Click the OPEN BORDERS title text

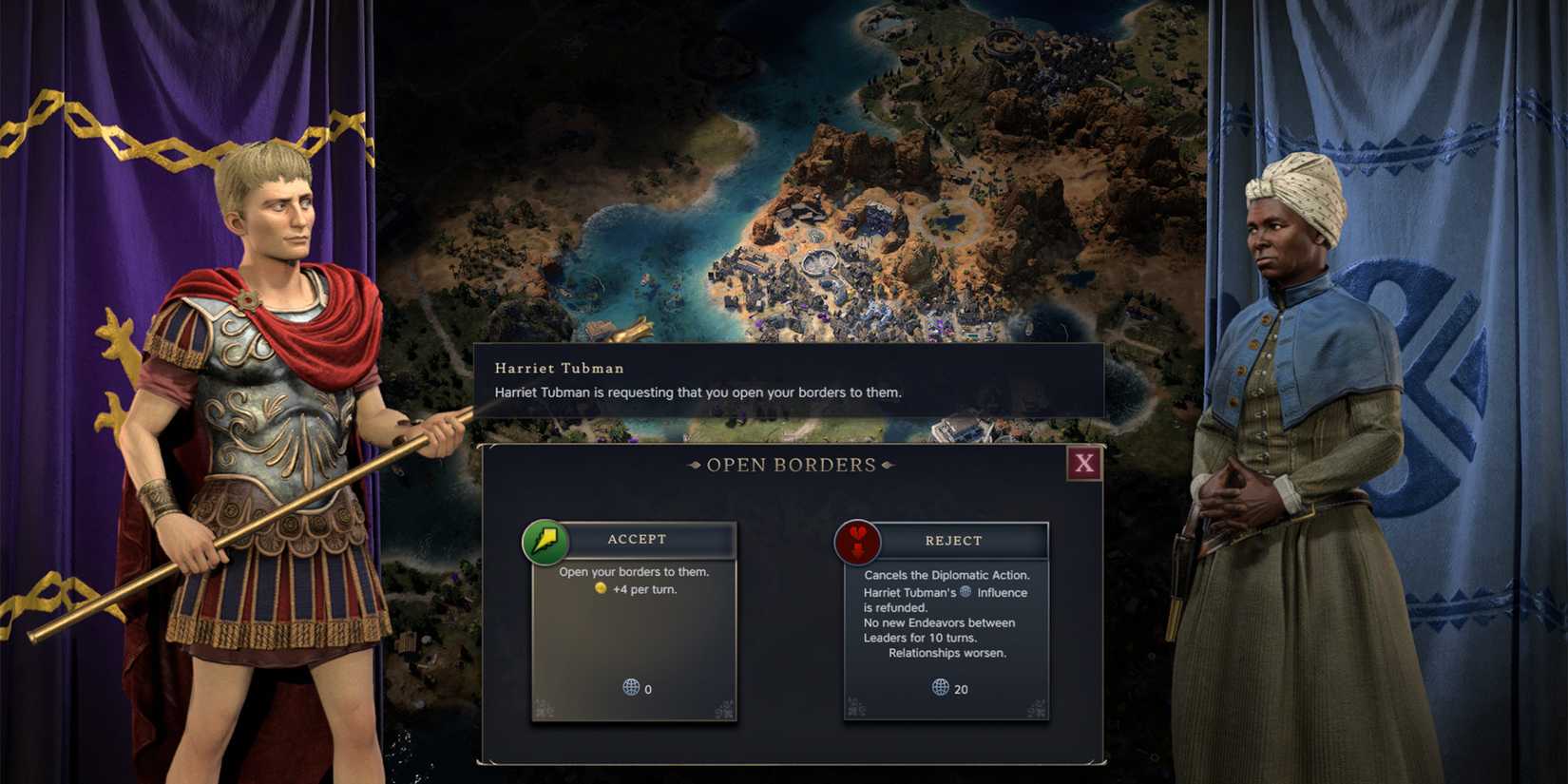click(790, 465)
